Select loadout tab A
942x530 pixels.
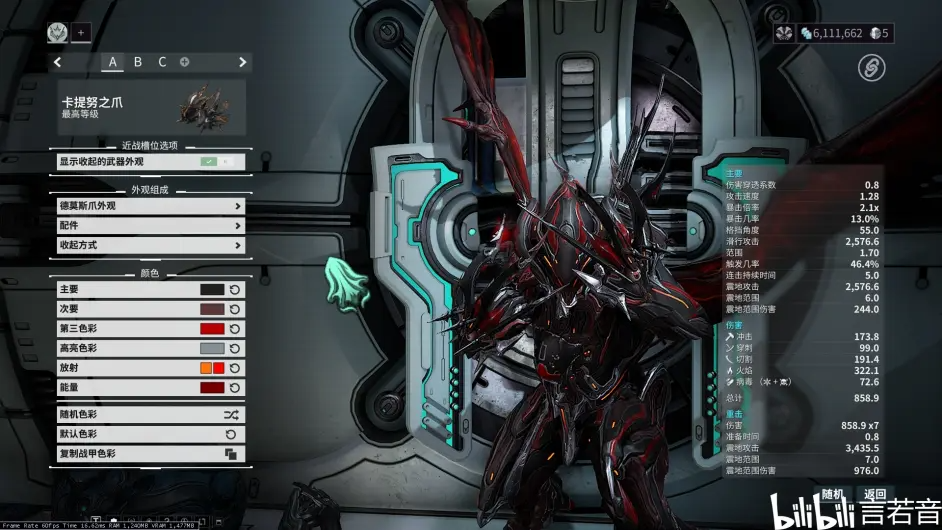tap(112, 62)
